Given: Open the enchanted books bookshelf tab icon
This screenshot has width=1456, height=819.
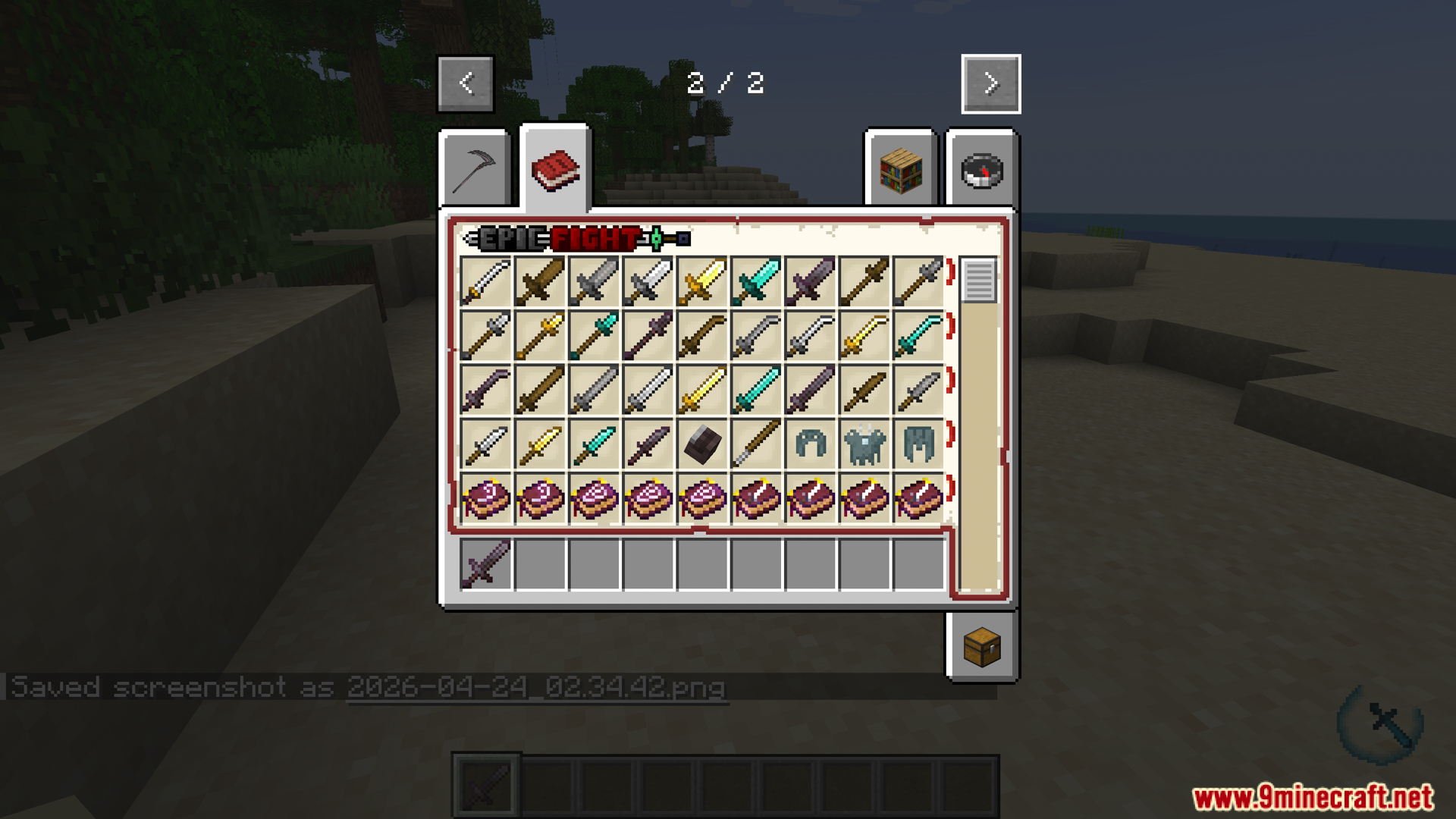Looking at the screenshot, I should pos(900,168).
